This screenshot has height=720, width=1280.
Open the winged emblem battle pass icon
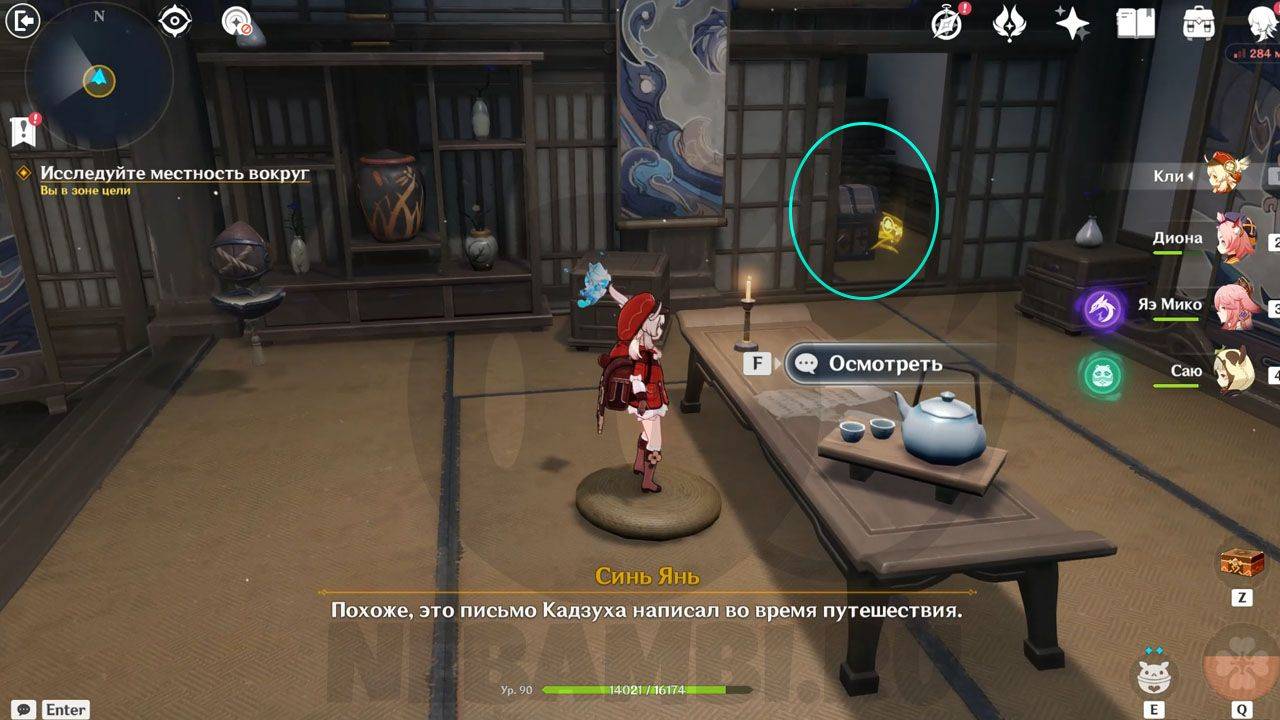1009,23
